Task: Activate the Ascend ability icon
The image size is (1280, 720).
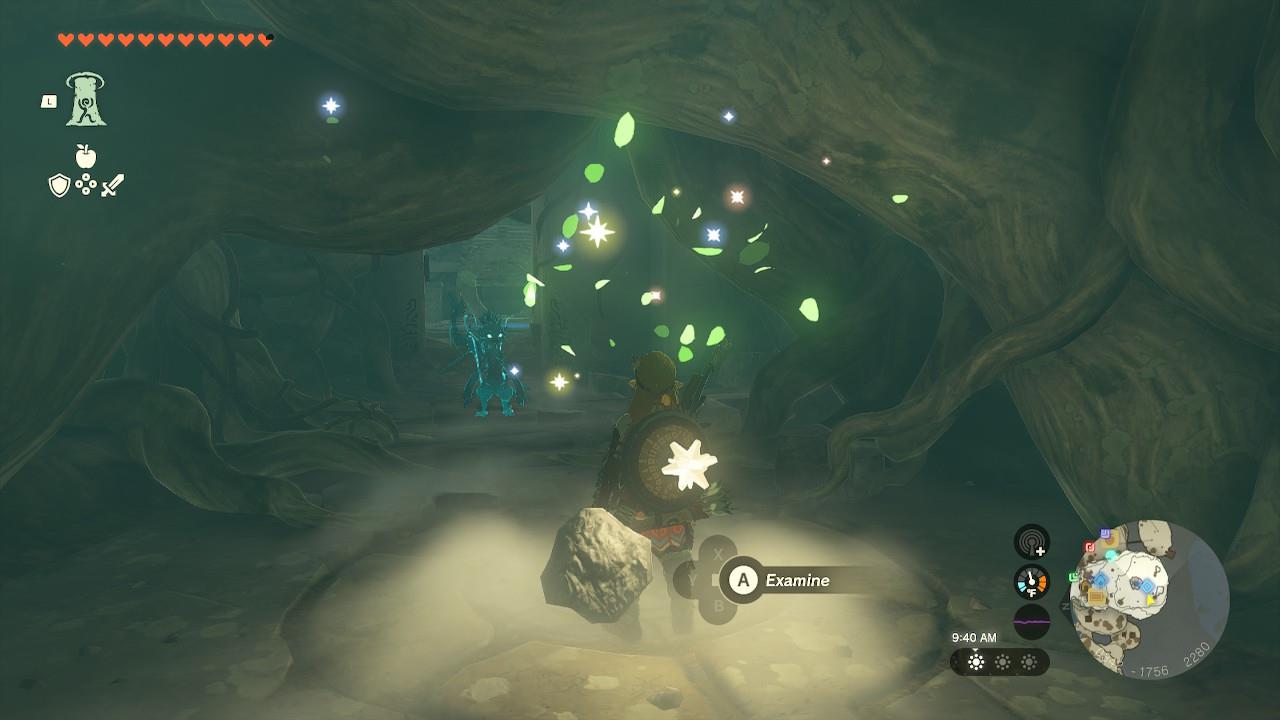Action: (x=86, y=100)
